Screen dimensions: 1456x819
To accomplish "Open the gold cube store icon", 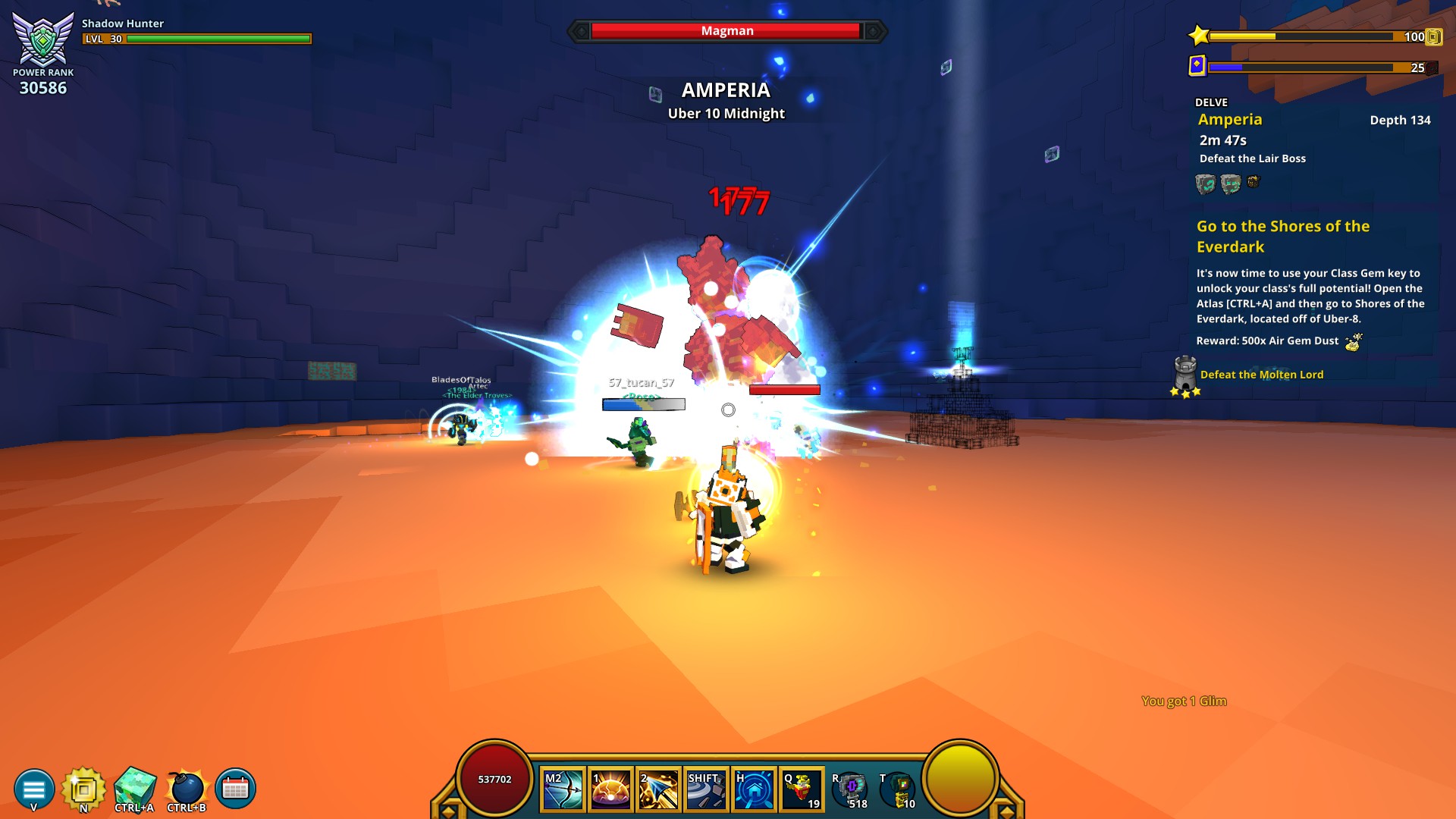I will (x=83, y=789).
